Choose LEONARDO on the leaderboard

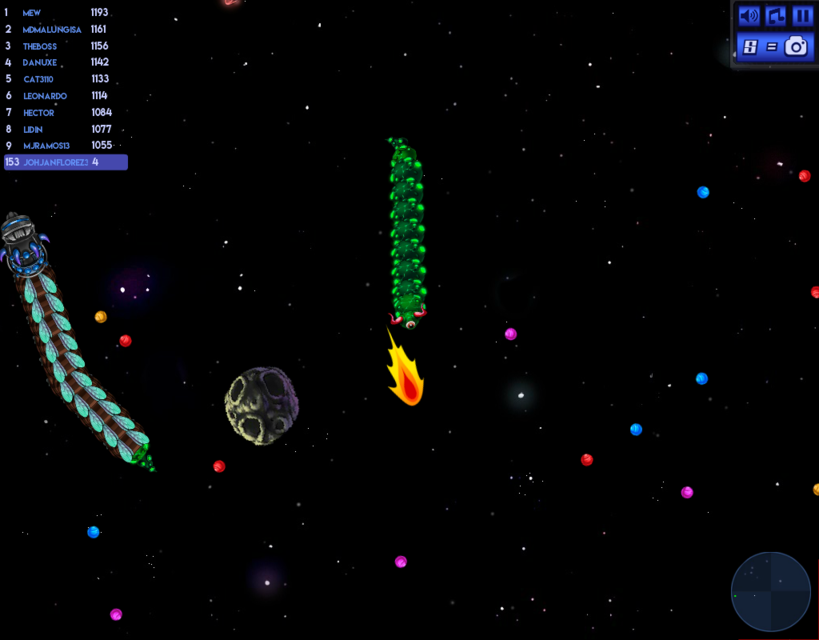(58, 96)
